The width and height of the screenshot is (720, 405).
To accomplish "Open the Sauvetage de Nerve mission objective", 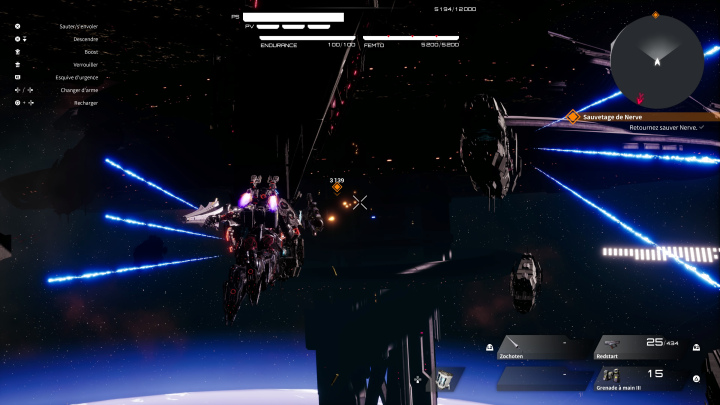I will [642, 116].
